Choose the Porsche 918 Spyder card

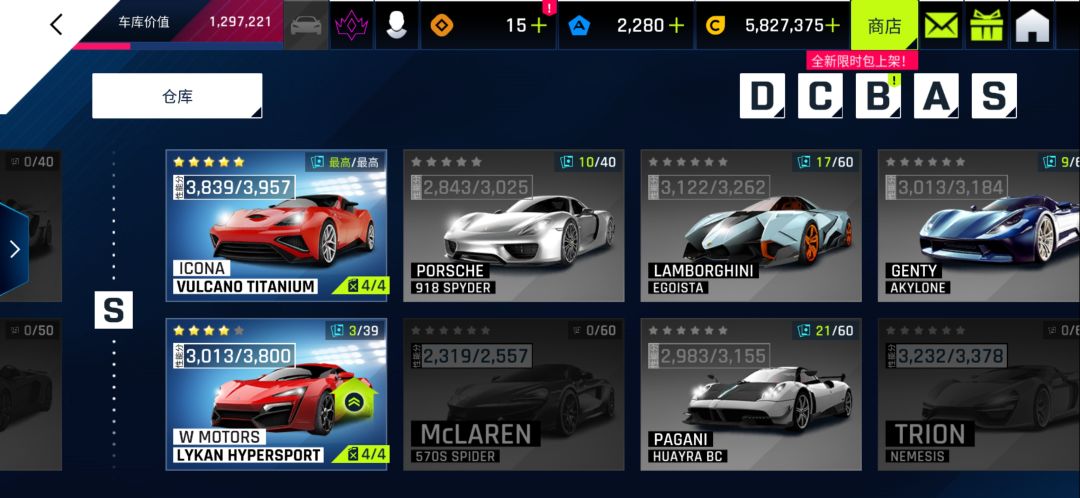(513, 225)
